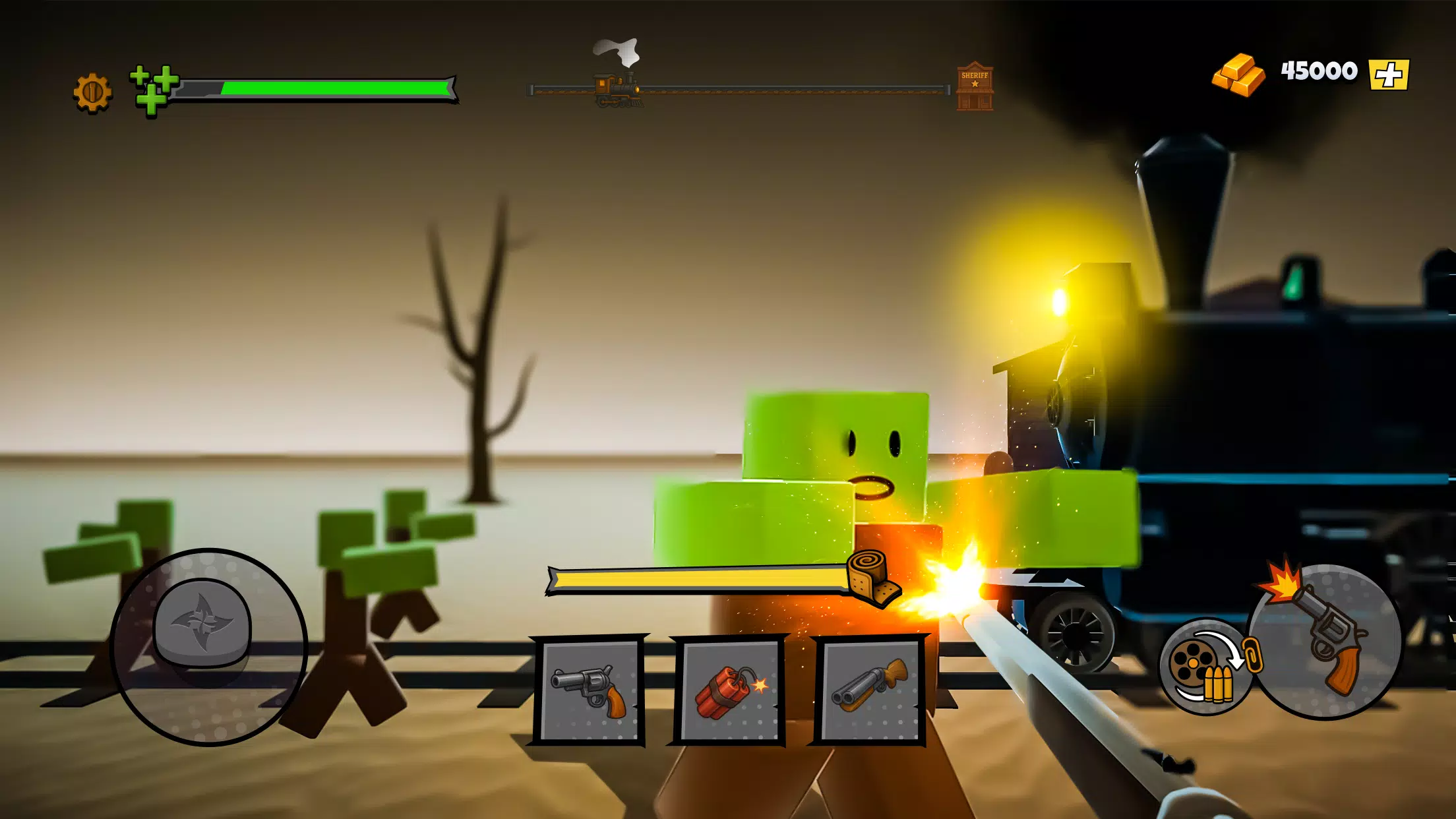
Task: Add more gold with the yellow plus button
Action: pos(1388,74)
